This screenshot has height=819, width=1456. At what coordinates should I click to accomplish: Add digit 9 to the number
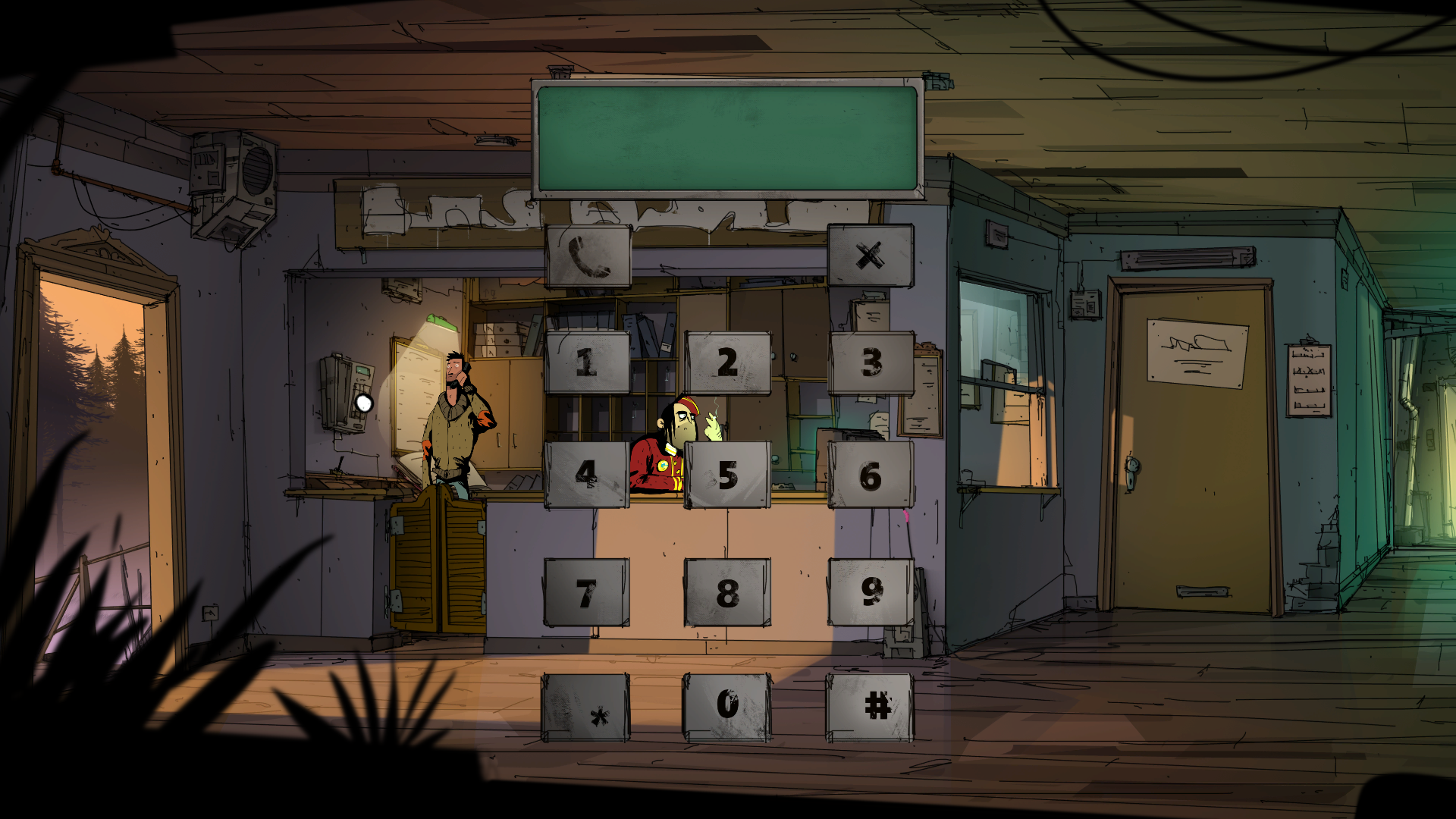tap(871, 592)
